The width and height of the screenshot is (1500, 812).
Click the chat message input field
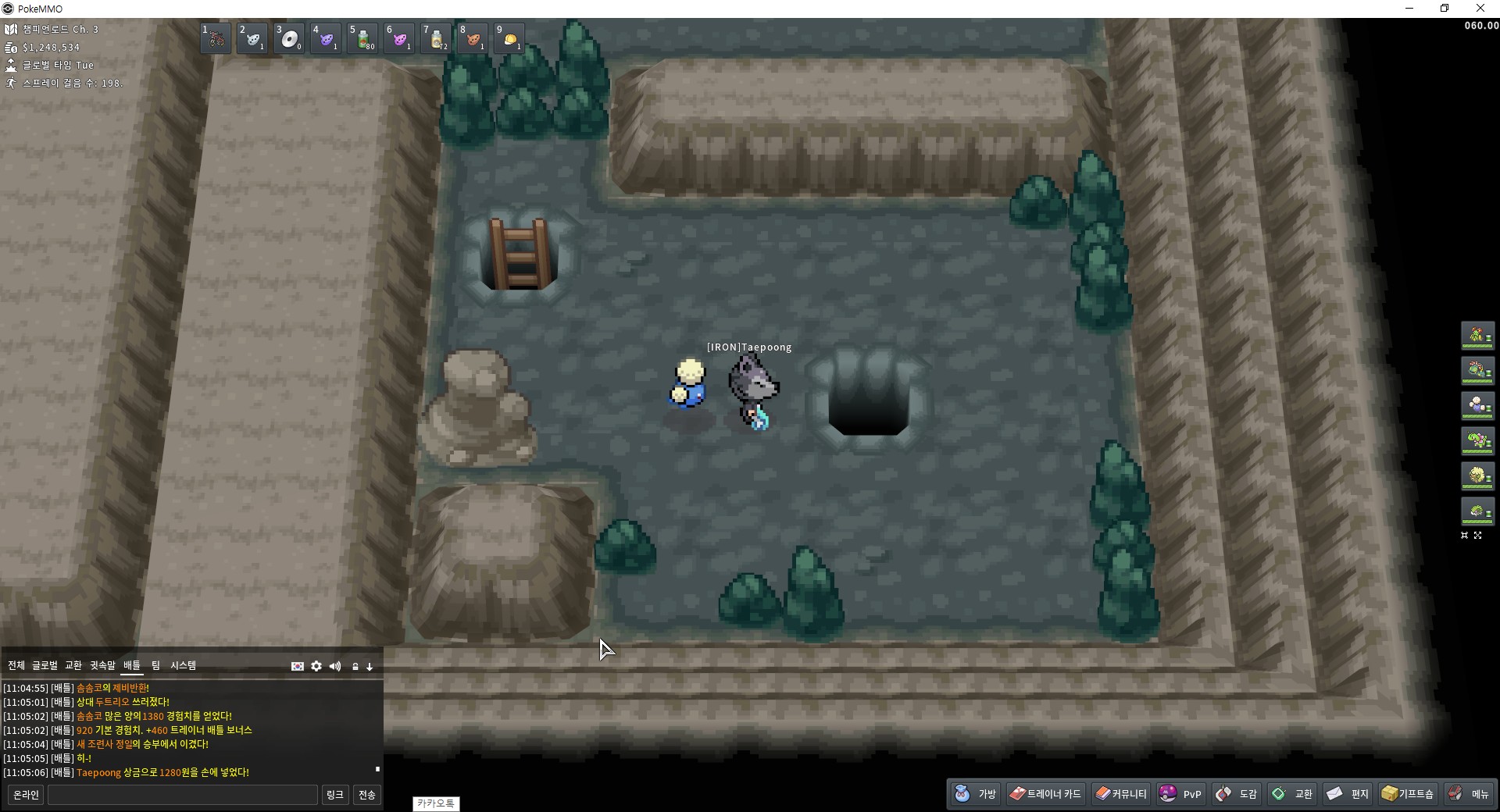[183, 795]
